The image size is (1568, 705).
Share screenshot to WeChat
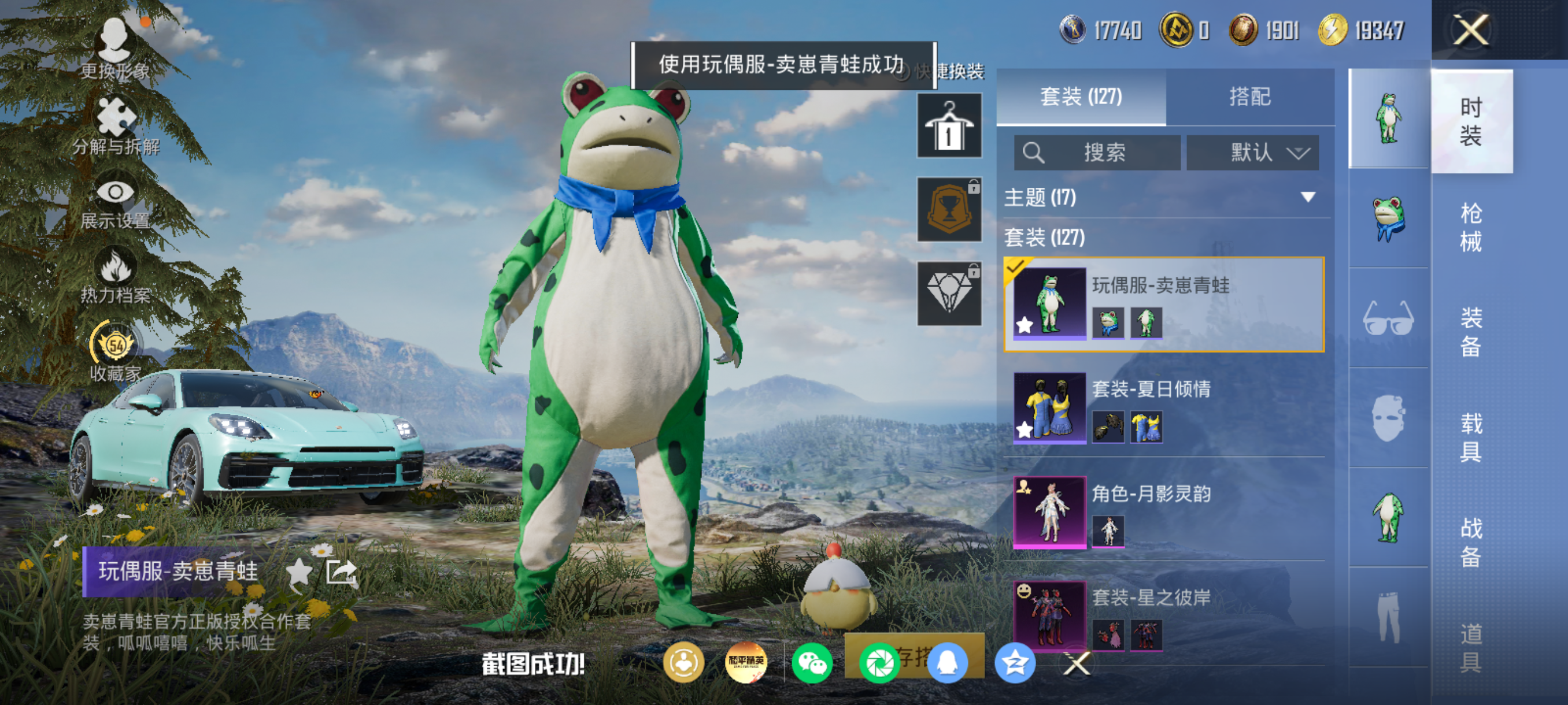pos(812,663)
